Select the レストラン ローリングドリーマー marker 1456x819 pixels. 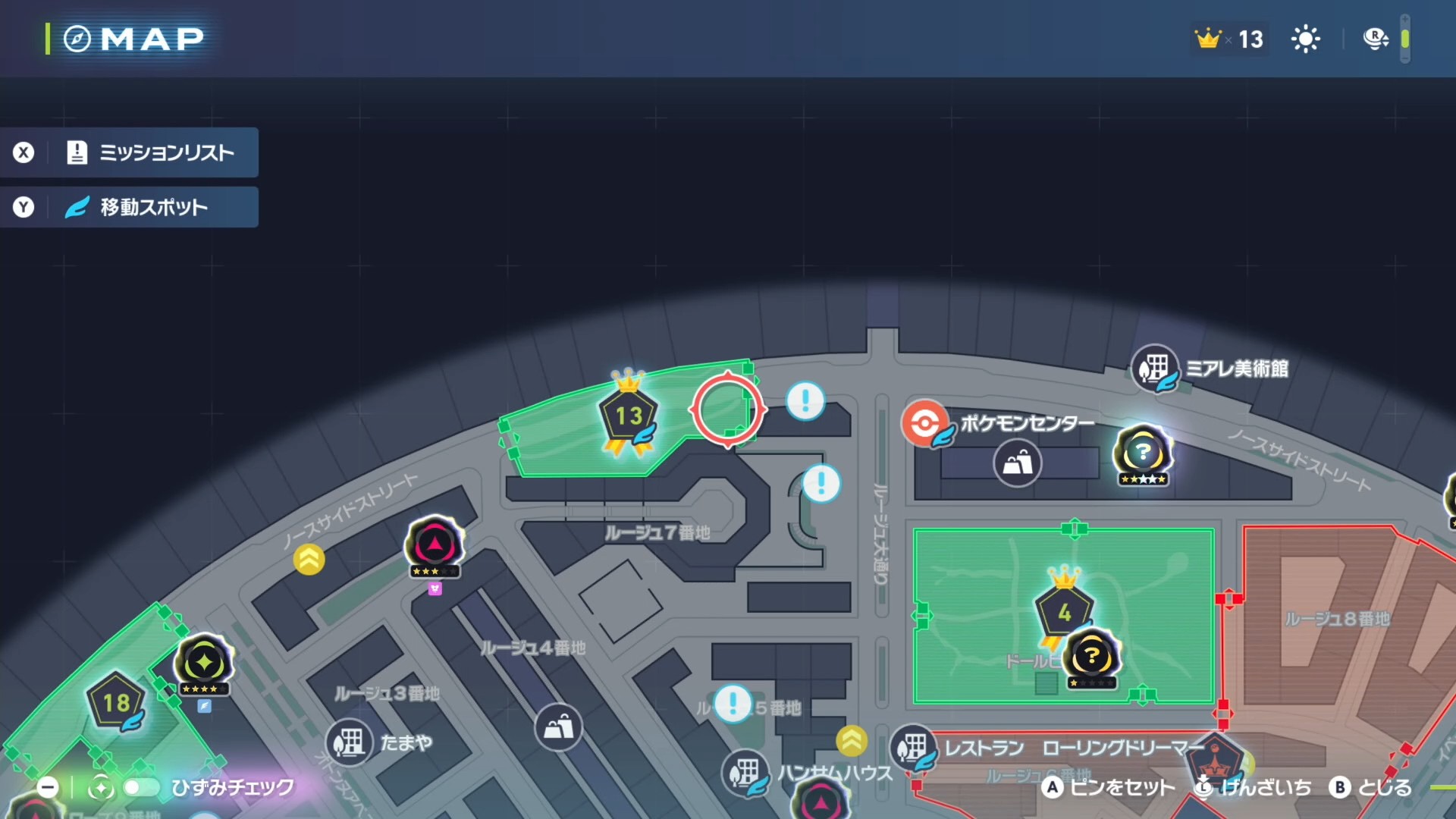pos(913,748)
